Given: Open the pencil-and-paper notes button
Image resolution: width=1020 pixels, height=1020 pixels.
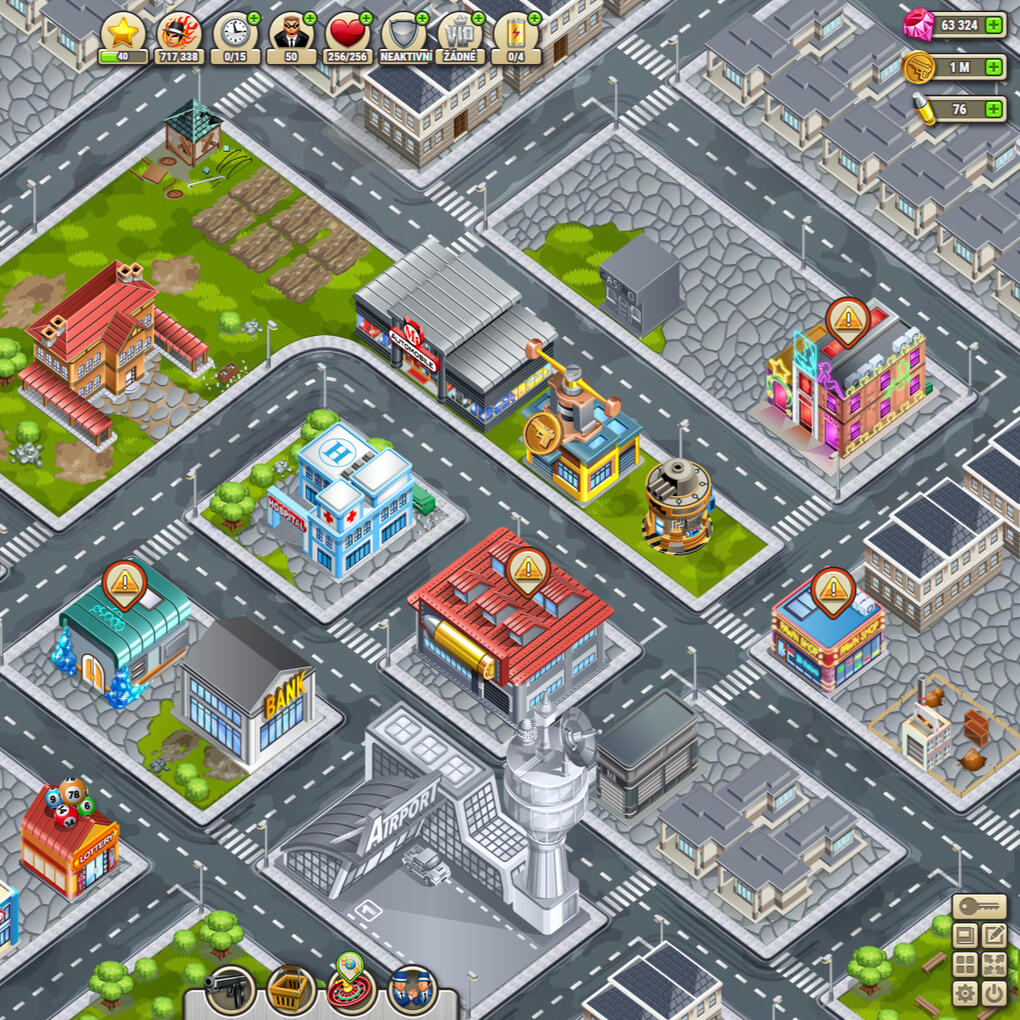Looking at the screenshot, I should coord(993,936).
